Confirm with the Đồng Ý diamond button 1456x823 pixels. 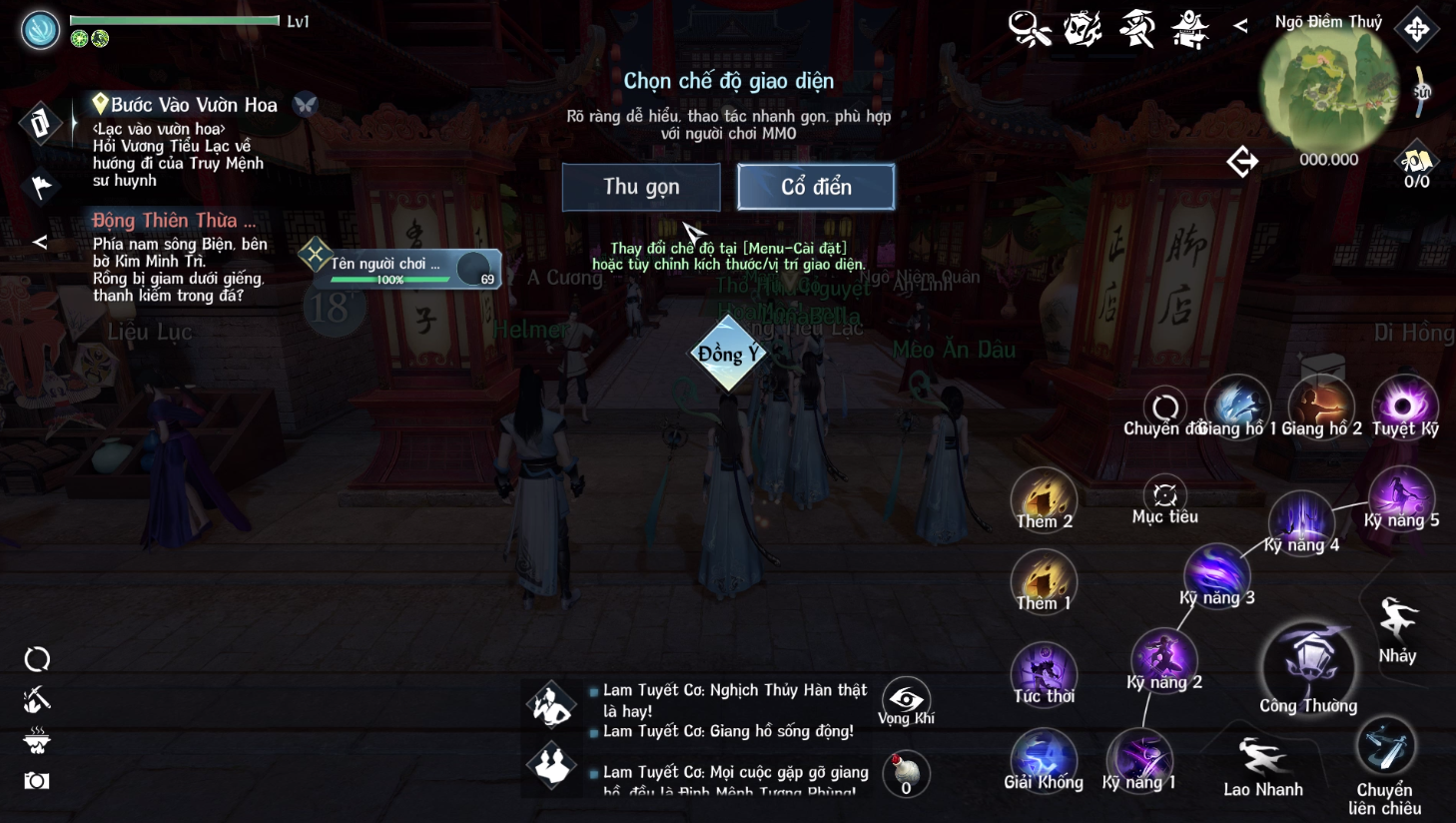[728, 354]
